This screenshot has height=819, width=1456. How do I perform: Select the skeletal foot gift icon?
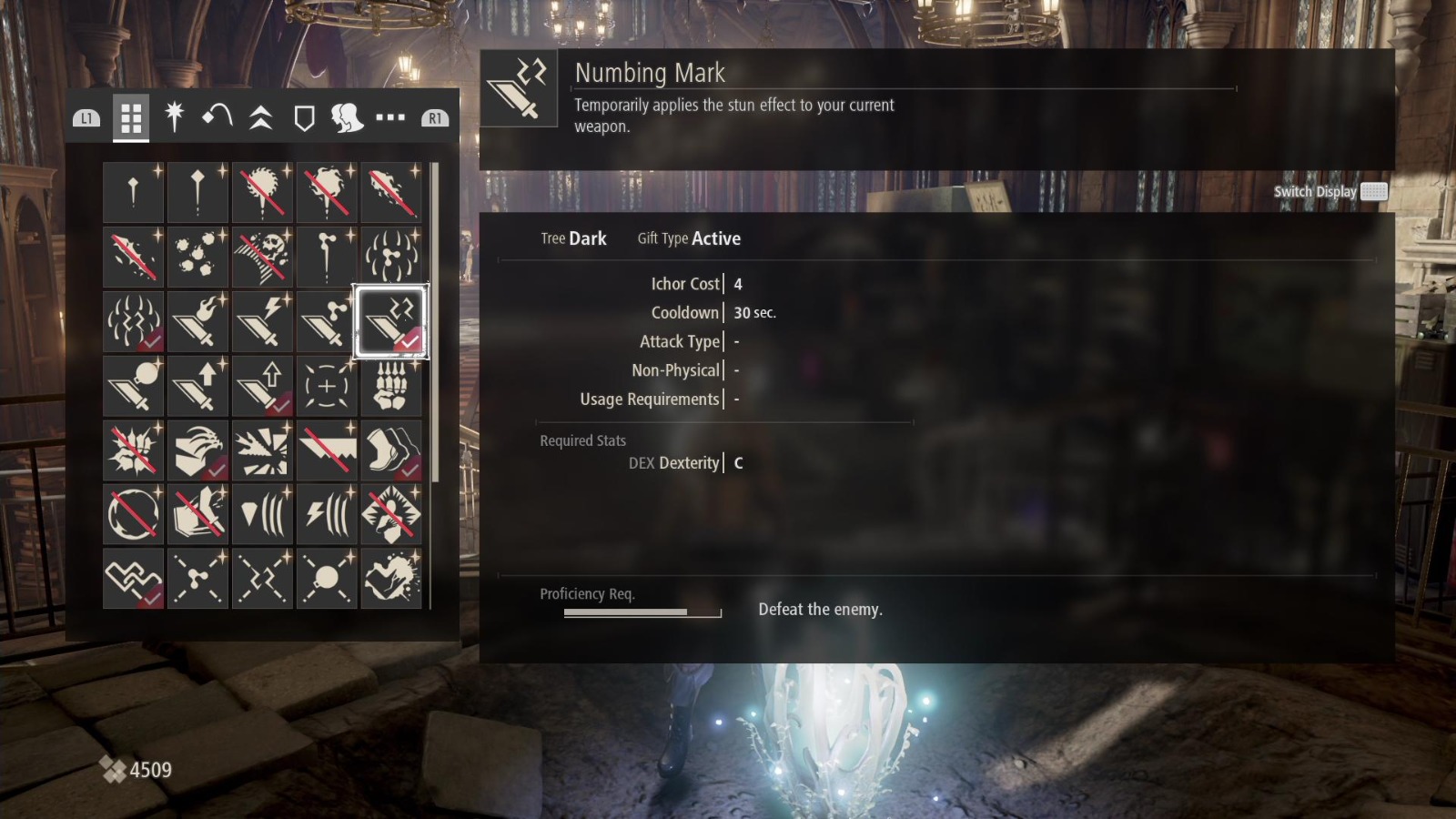(x=391, y=384)
